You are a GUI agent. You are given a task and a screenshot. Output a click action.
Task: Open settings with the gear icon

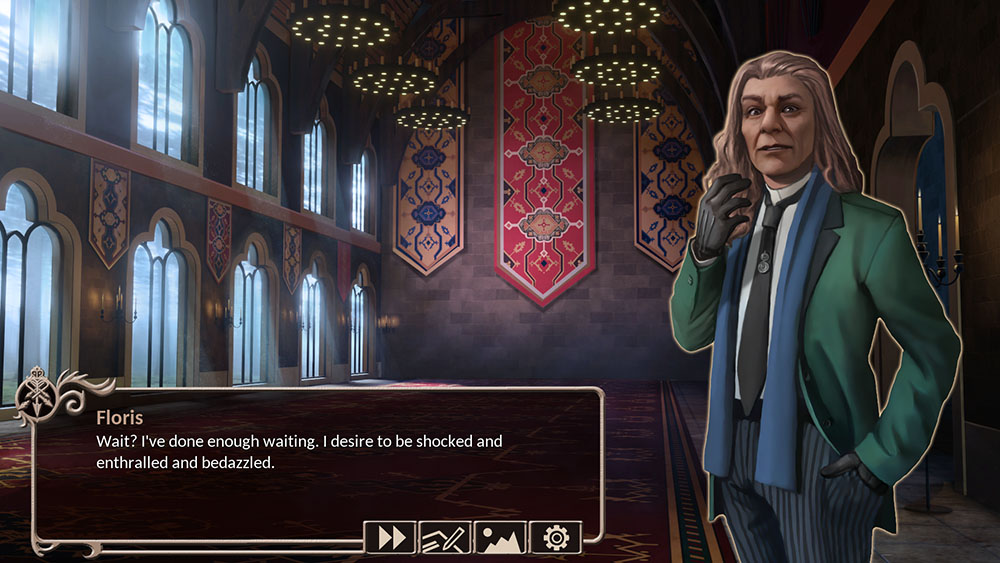[x=555, y=538]
